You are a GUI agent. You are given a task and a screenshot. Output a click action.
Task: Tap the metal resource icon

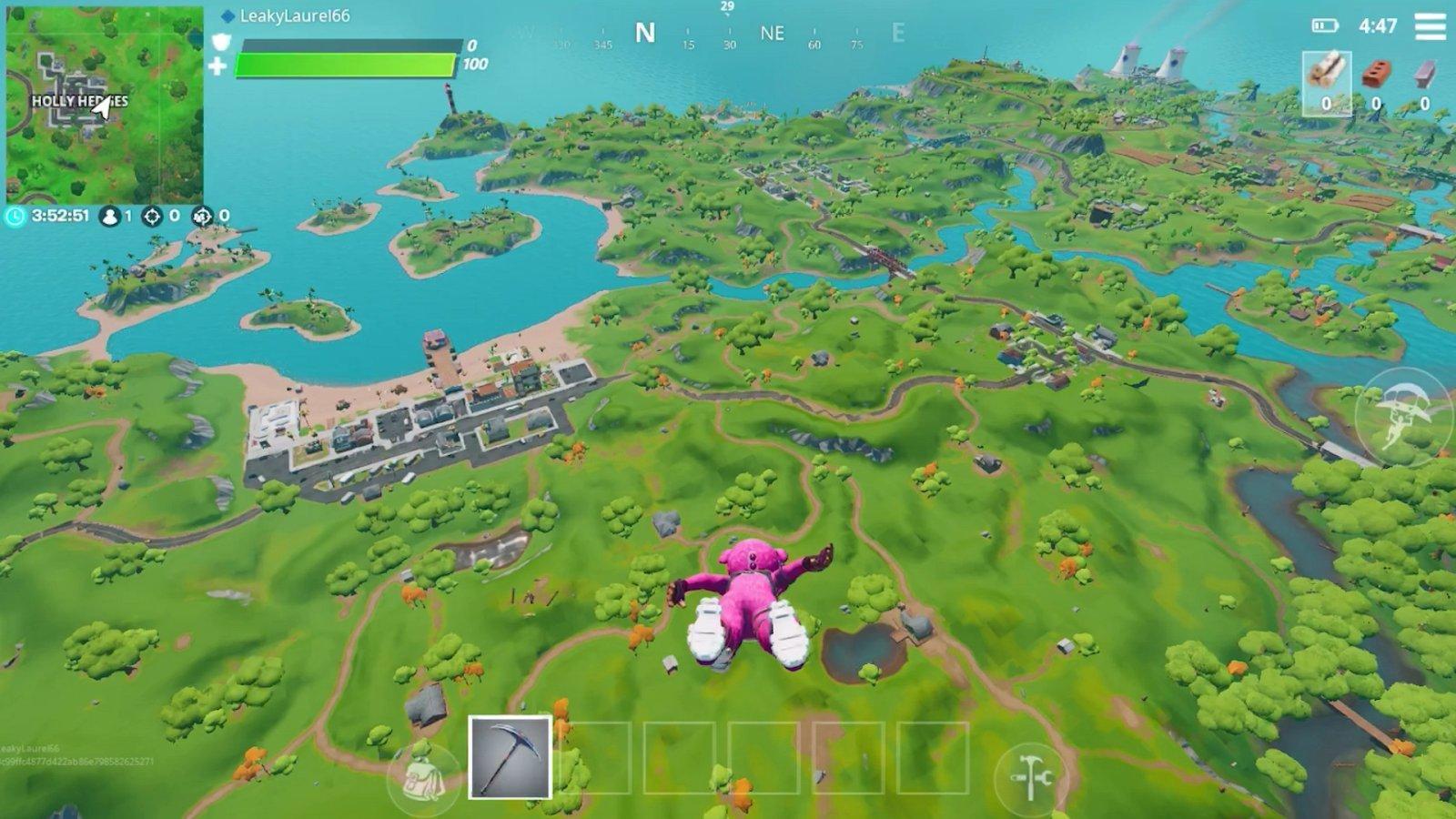click(1424, 71)
